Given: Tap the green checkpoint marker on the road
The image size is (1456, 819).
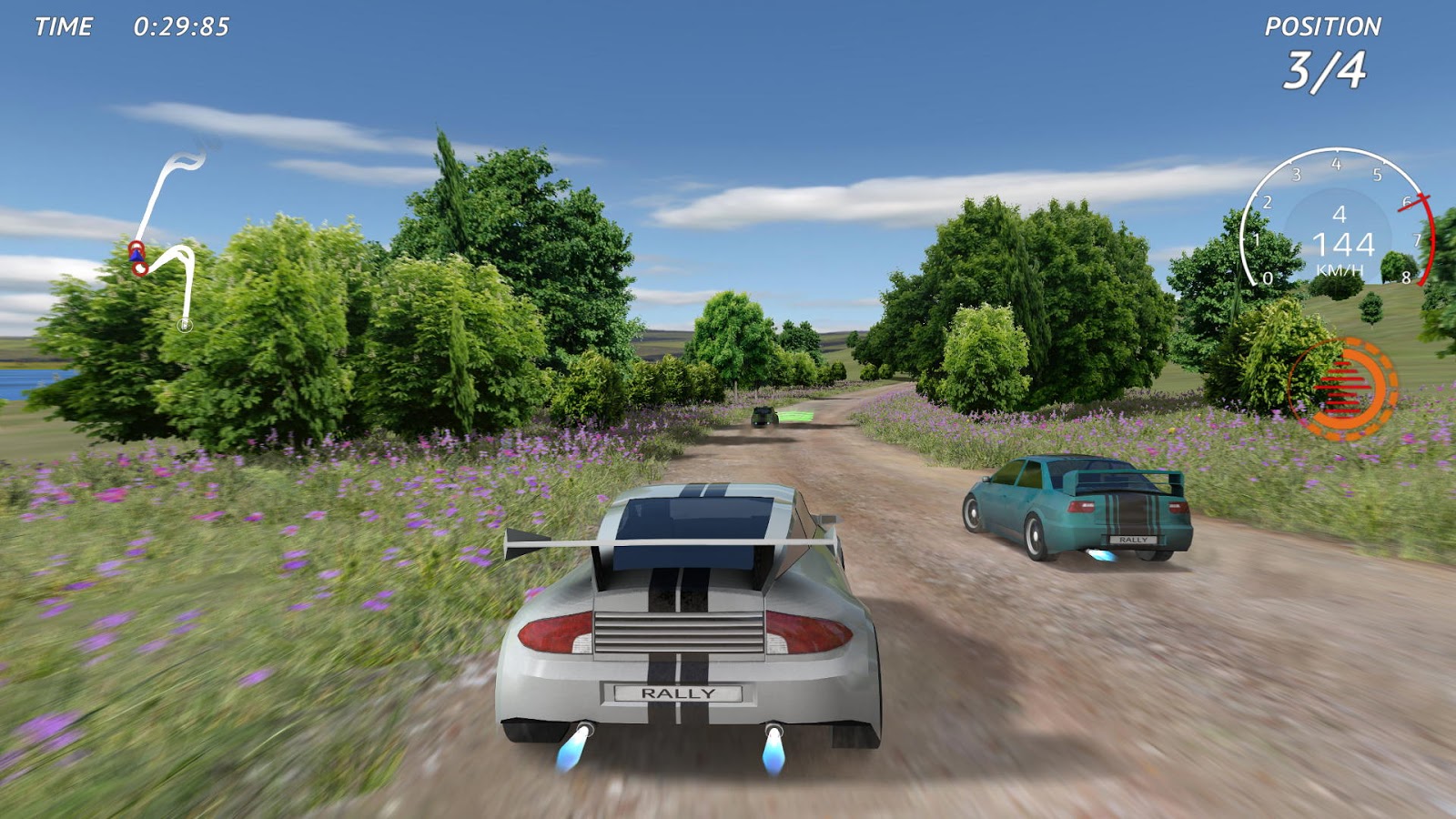Looking at the screenshot, I should point(796,415).
